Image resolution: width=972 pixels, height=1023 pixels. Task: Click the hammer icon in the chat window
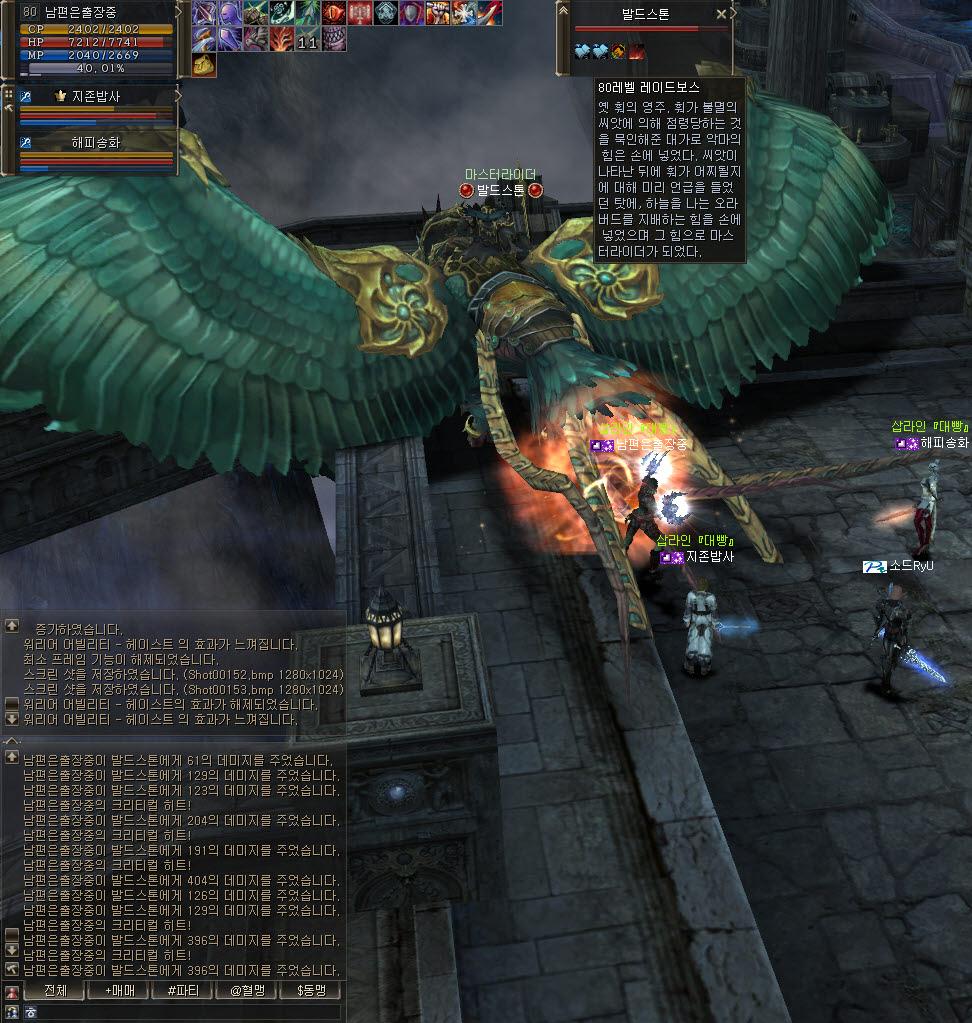click(12, 969)
